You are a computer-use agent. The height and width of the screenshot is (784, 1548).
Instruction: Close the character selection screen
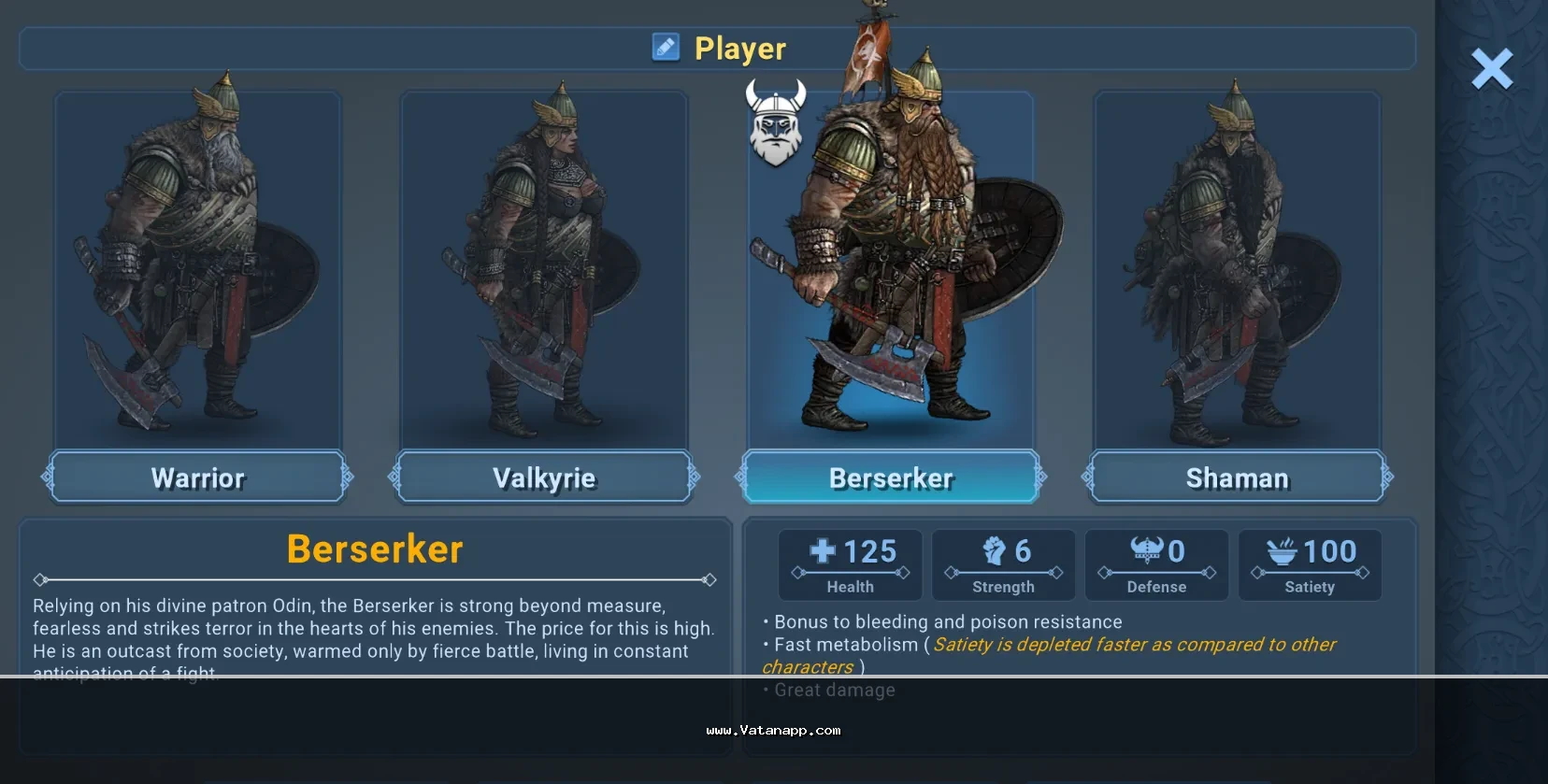click(1491, 69)
